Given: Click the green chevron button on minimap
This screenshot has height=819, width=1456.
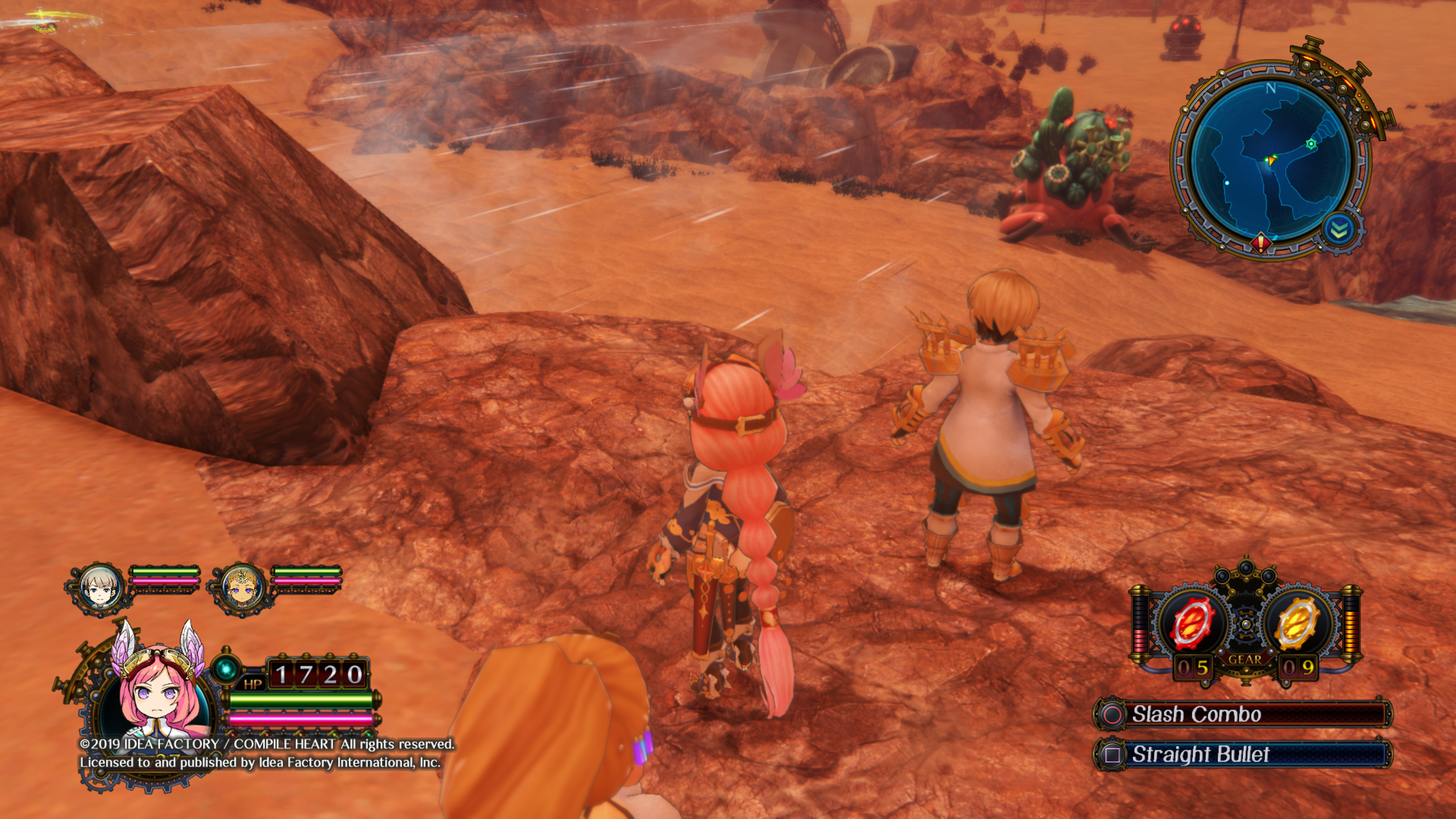Looking at the screenshot, I should pos(1339,230).
